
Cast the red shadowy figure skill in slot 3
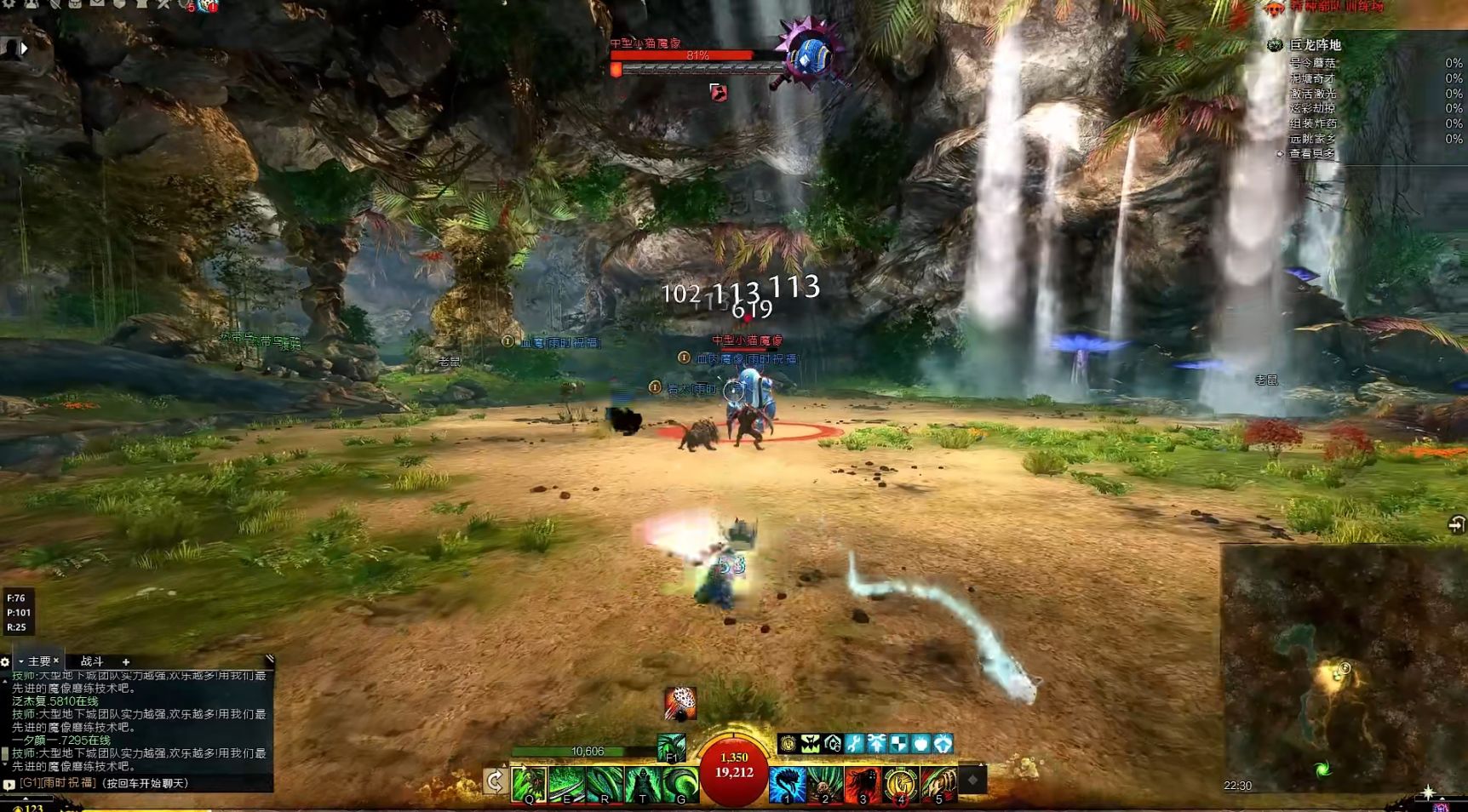pos(863,784)
